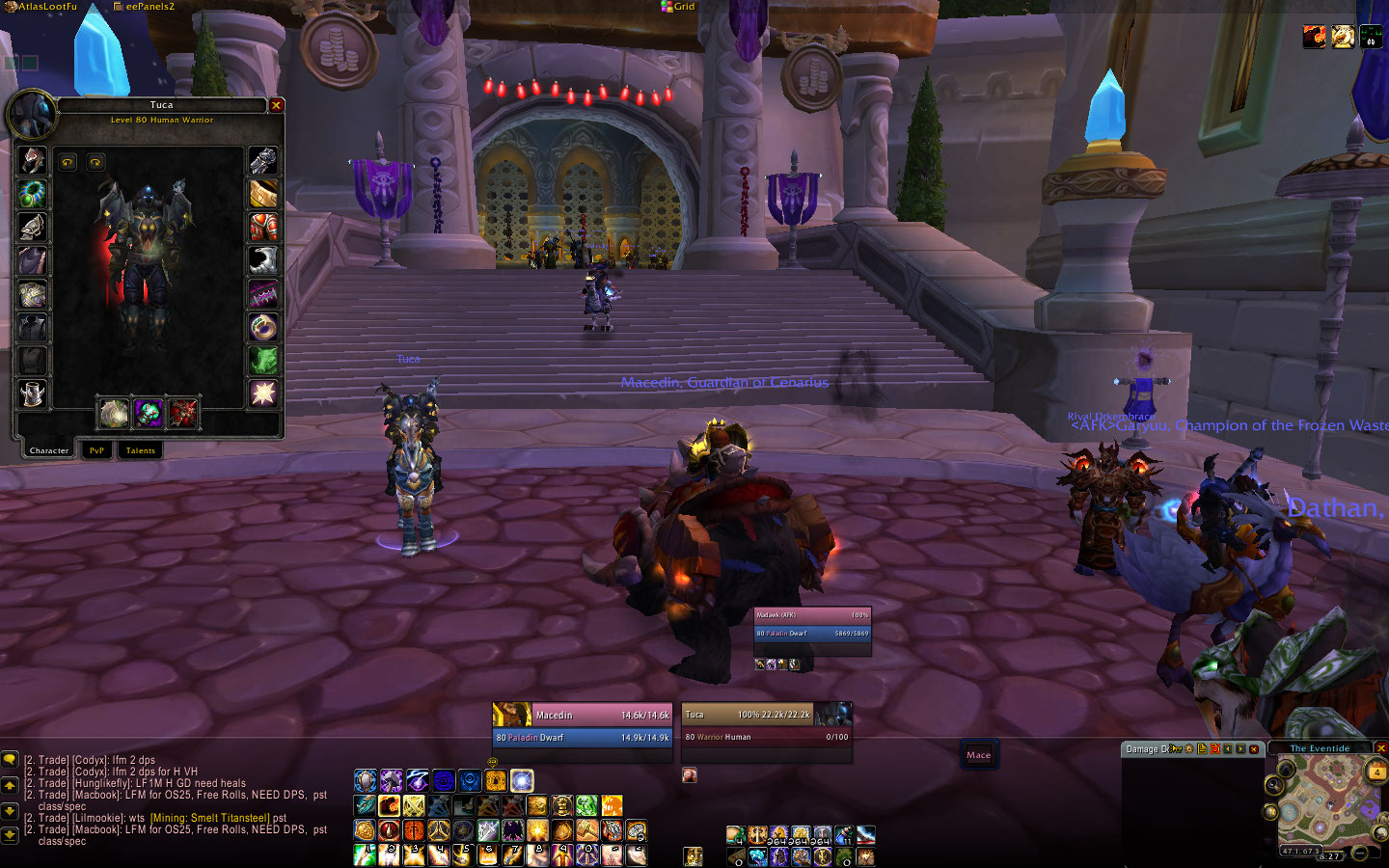Image resolution: width=1389 pixels, height=868 pixels.
Task: Inspect the green gem necklace slot
Action: pyautogui.click(x=32, y=193)
